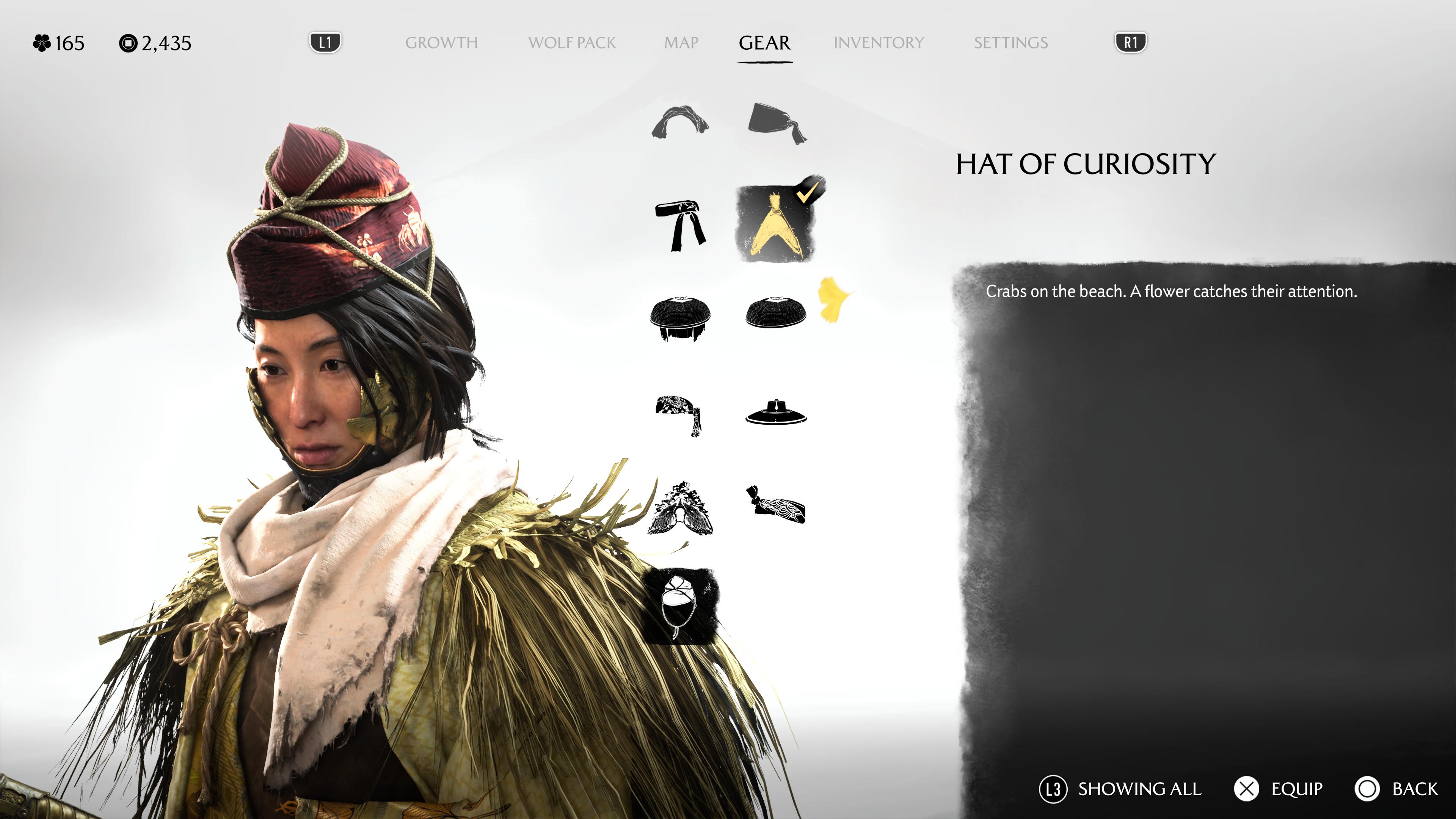This screenshot has height=819, width=1456.
Task: Select the equipped yellow hat with checkmark
Action: click(775, 225)
